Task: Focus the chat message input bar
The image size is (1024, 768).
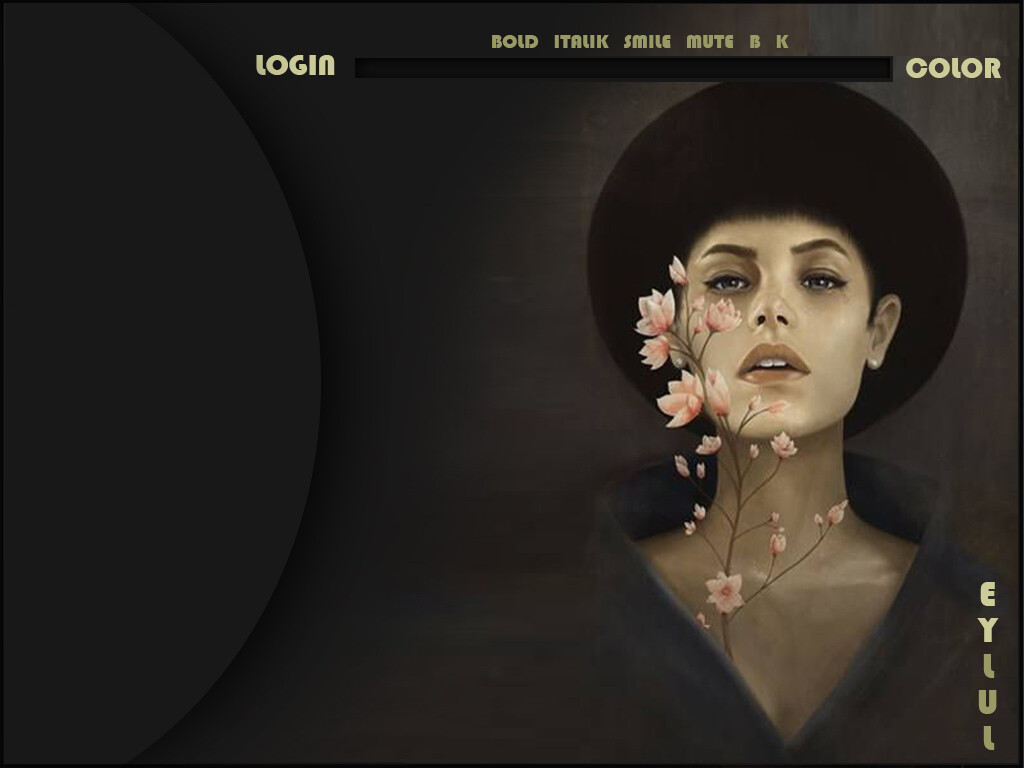Action: coord(622,68)
